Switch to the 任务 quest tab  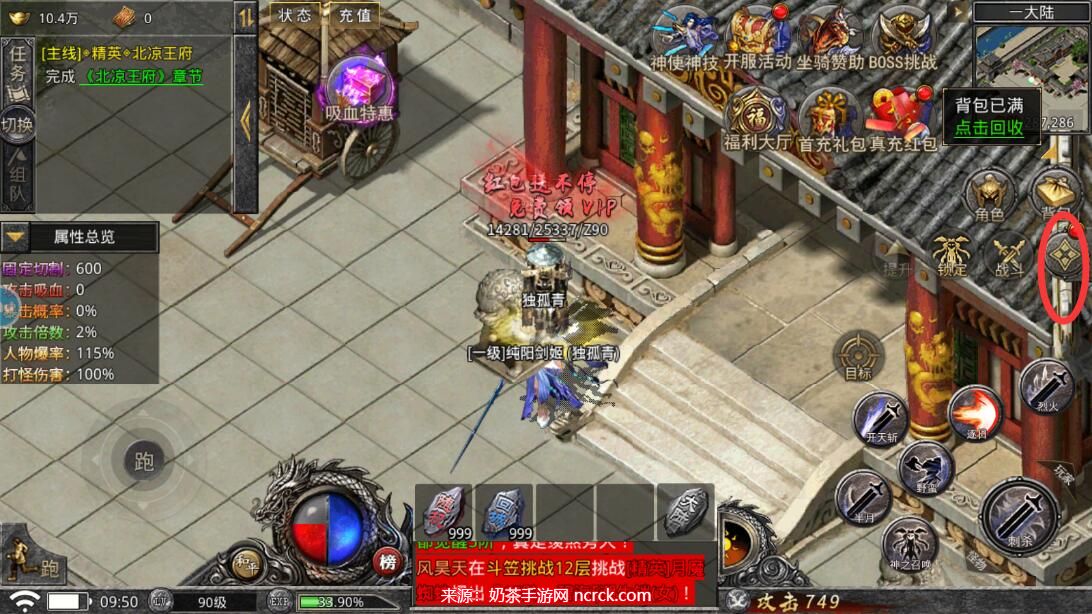click(17, 71)
